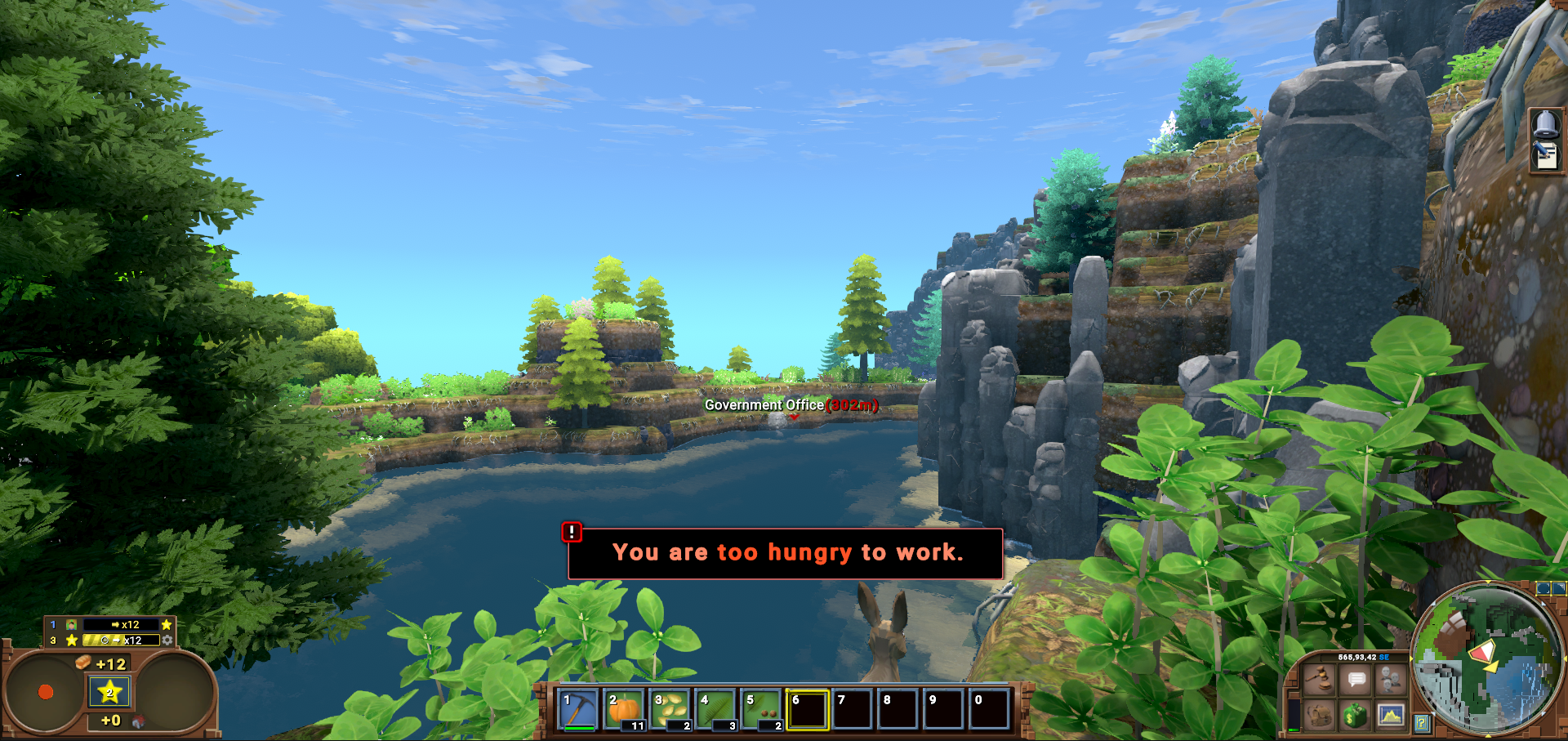Open the economy money bag panel
Viewport: 1568px width, 741px height.
pyautogui.click(x=1356, y=716)
